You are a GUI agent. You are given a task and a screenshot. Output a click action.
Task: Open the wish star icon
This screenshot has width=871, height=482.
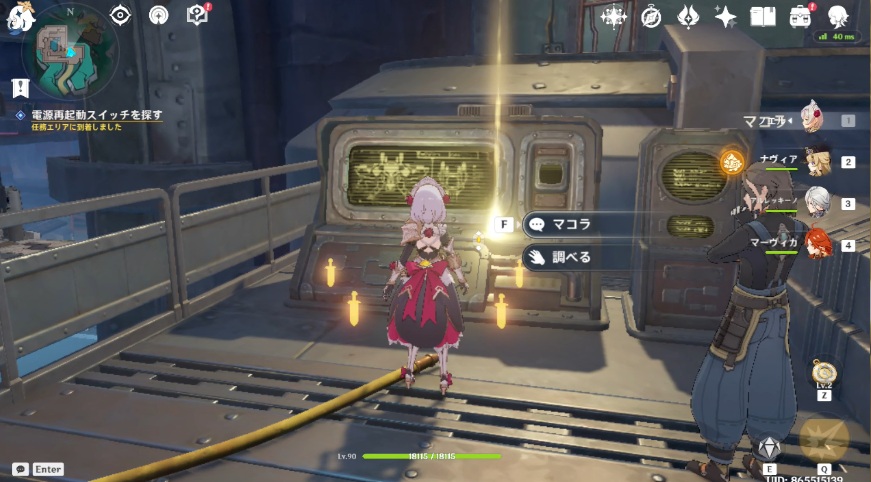tap(613, 16)
